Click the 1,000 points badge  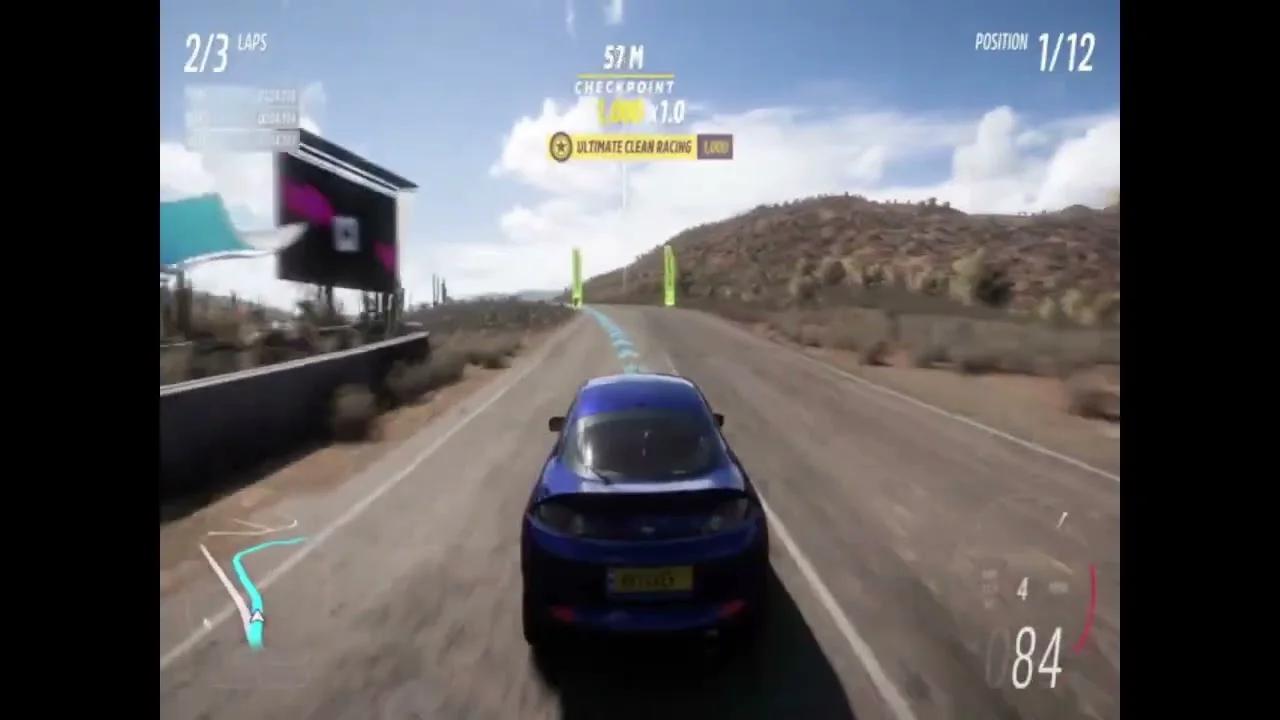(x=715, y=147)
